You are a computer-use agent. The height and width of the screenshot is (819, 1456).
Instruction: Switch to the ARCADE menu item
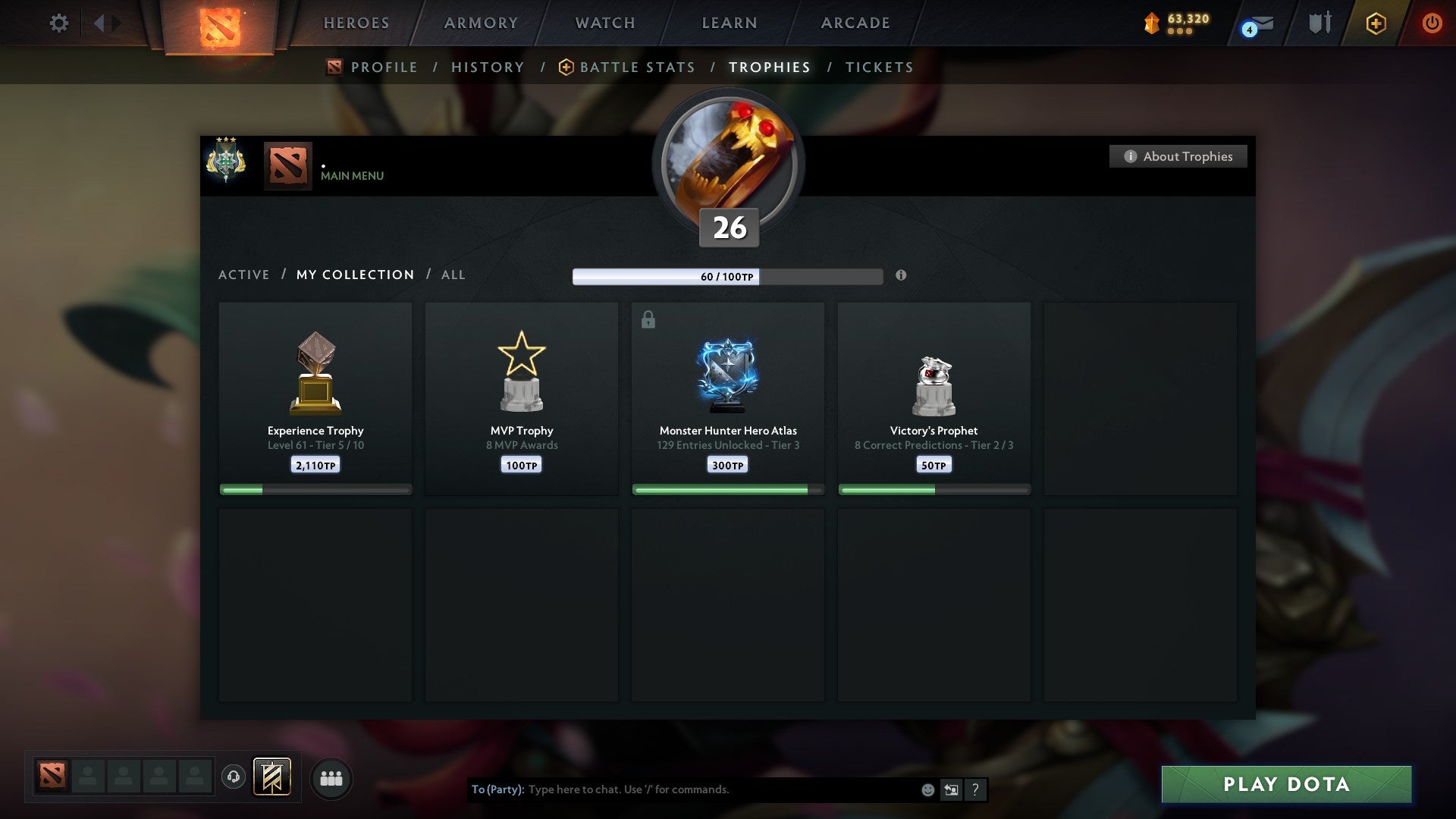click(x=855, y=23)
